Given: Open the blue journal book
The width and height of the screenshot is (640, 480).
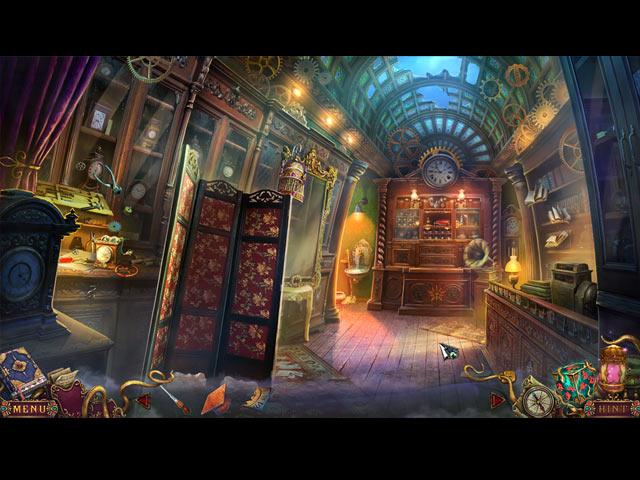Looking at the screenshot, I should point(22,372).
